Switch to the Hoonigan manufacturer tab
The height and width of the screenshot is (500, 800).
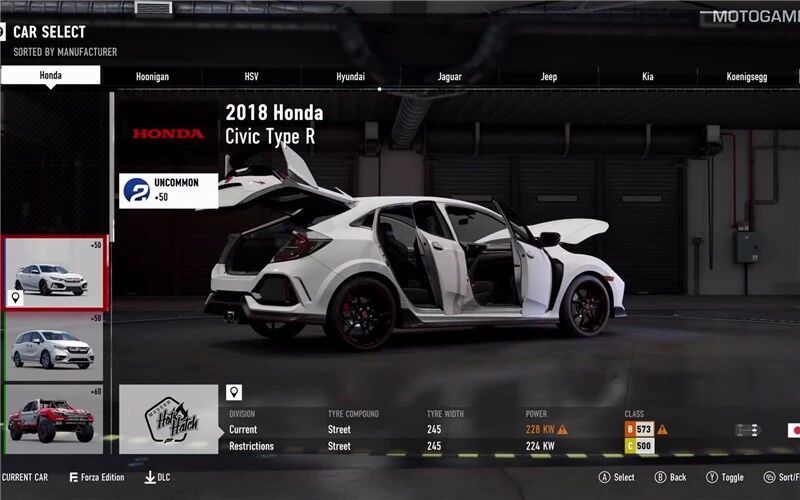(x=152, y=77)
